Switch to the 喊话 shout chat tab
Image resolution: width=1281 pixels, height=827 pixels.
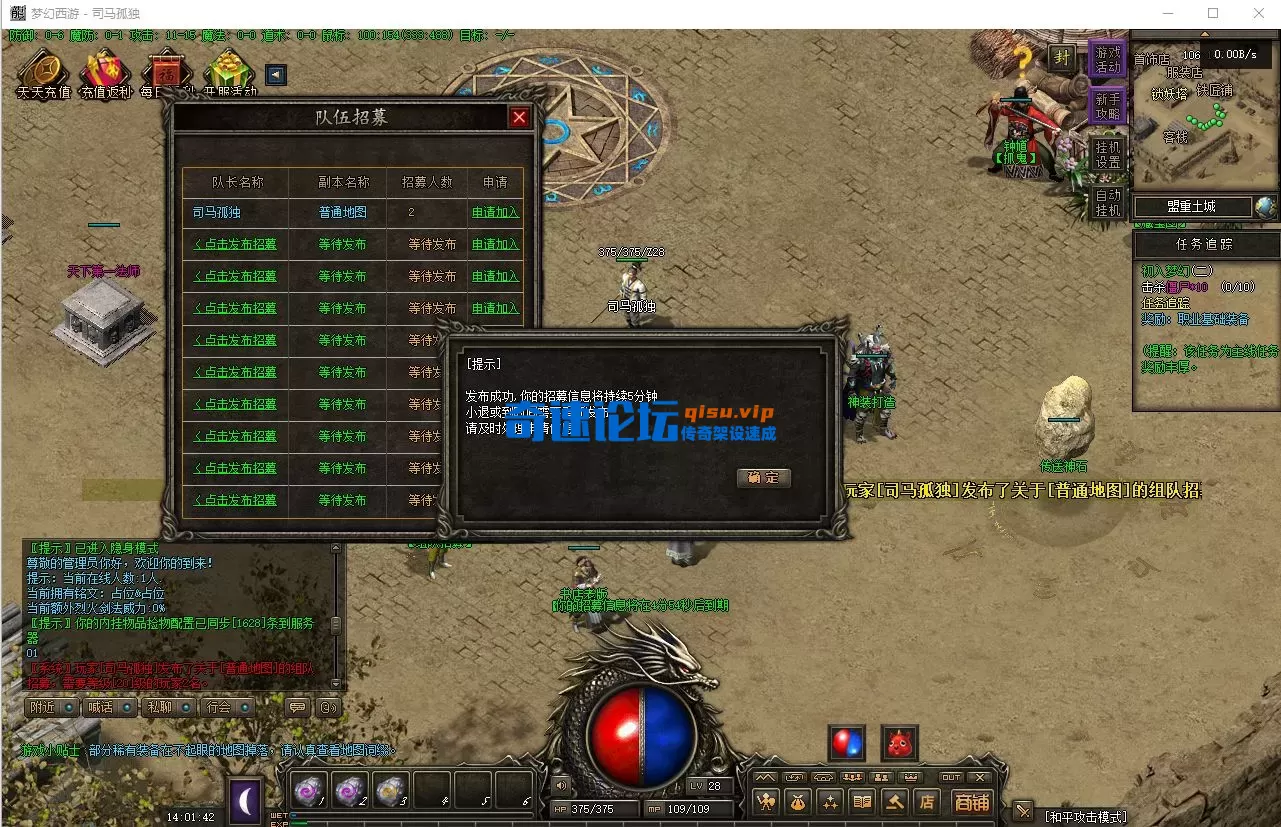click(x=101, y=706)
